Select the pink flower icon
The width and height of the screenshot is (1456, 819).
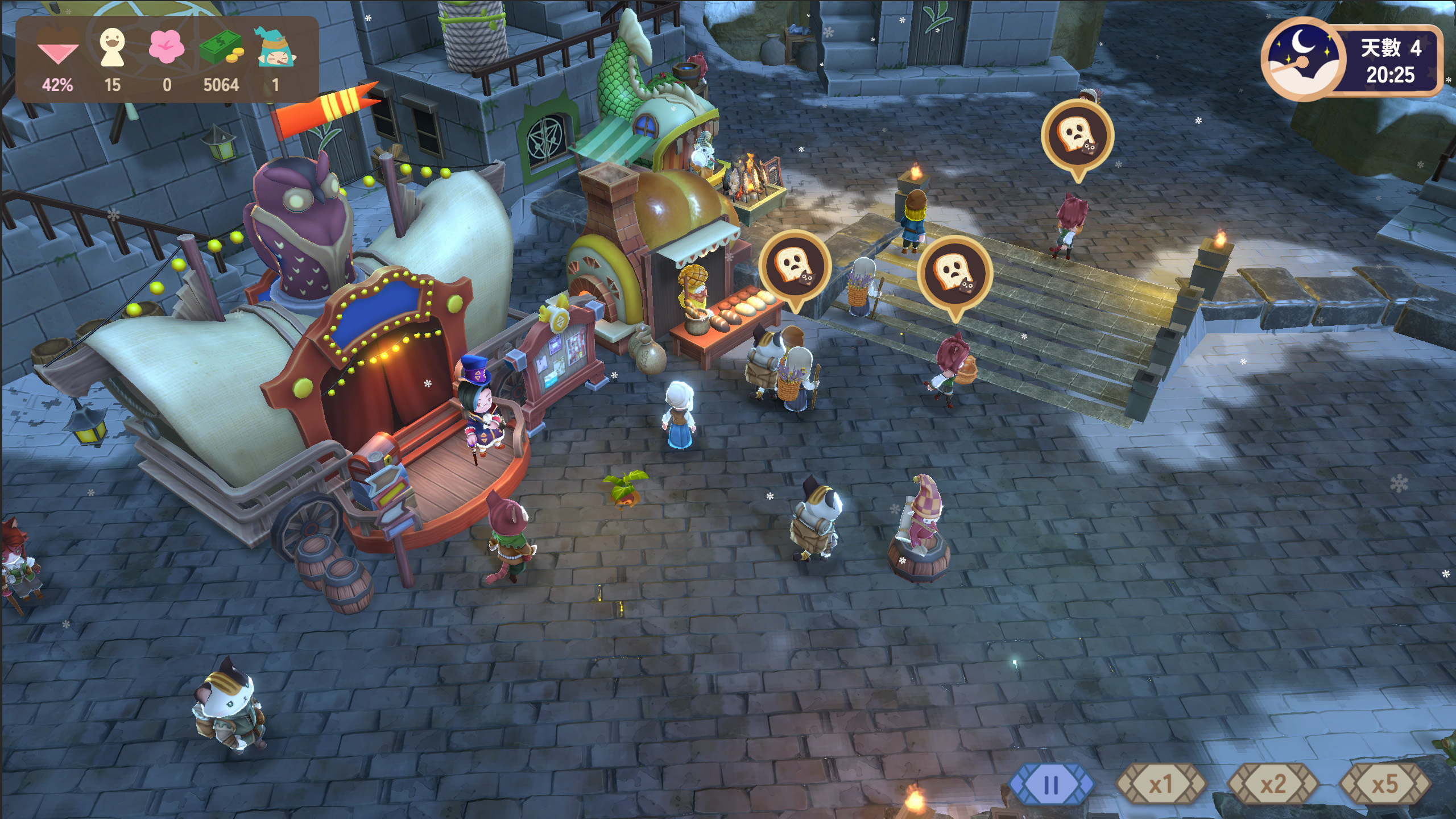(166, 47)
